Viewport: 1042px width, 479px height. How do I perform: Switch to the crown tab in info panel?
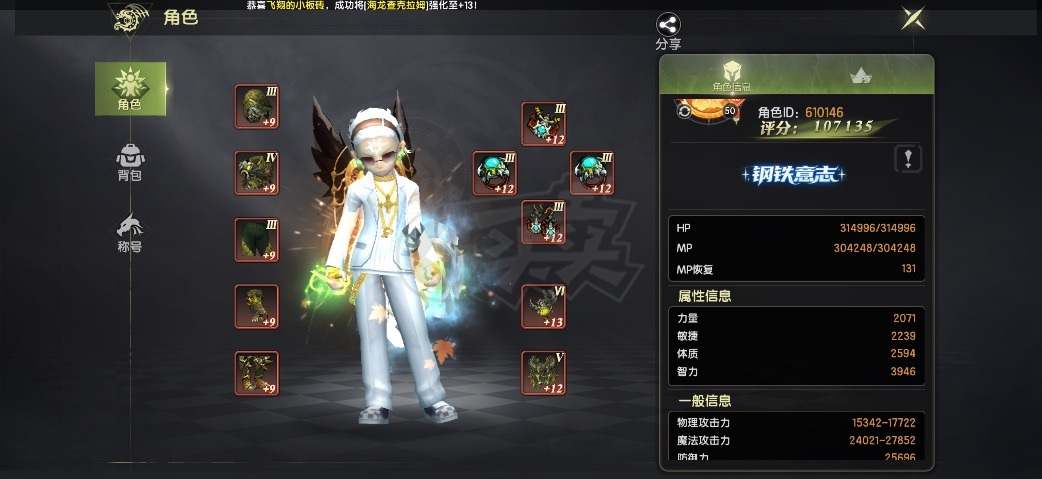click(x=859, y=75)
